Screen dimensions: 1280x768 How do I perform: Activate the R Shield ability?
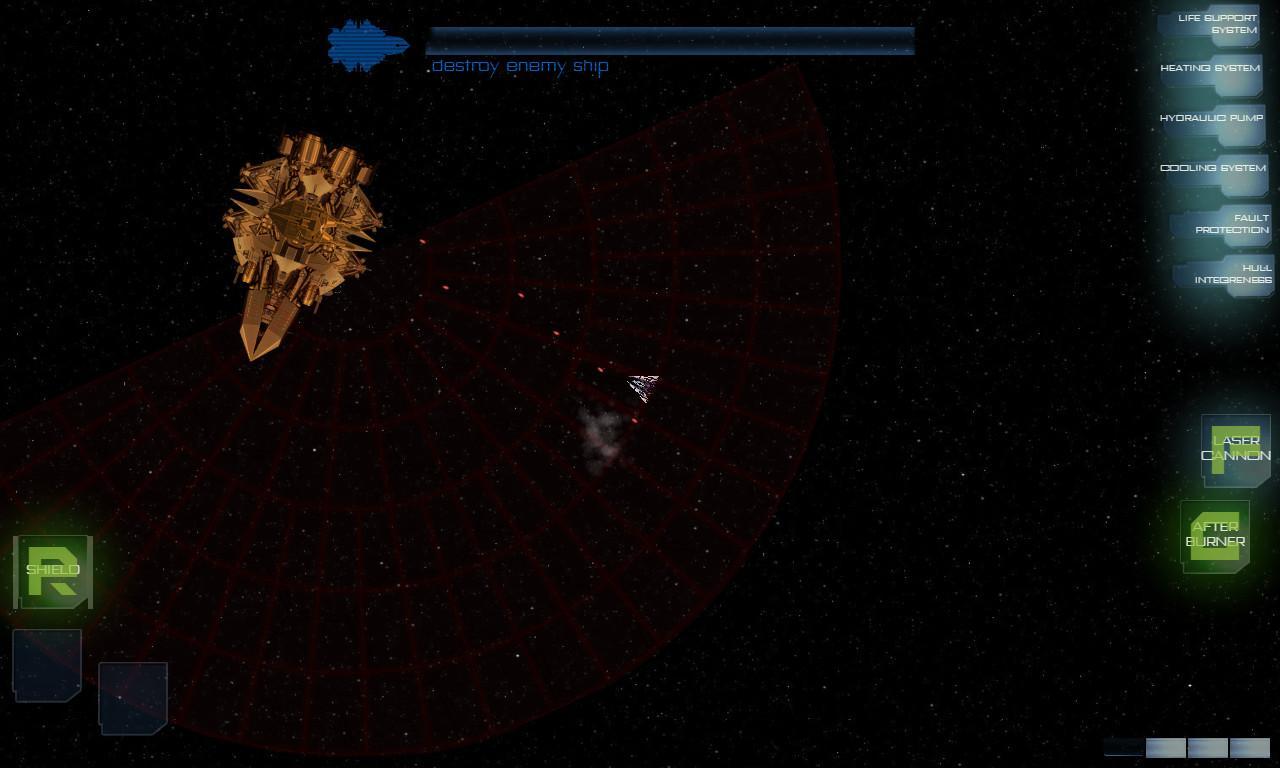tap(52, 570)
